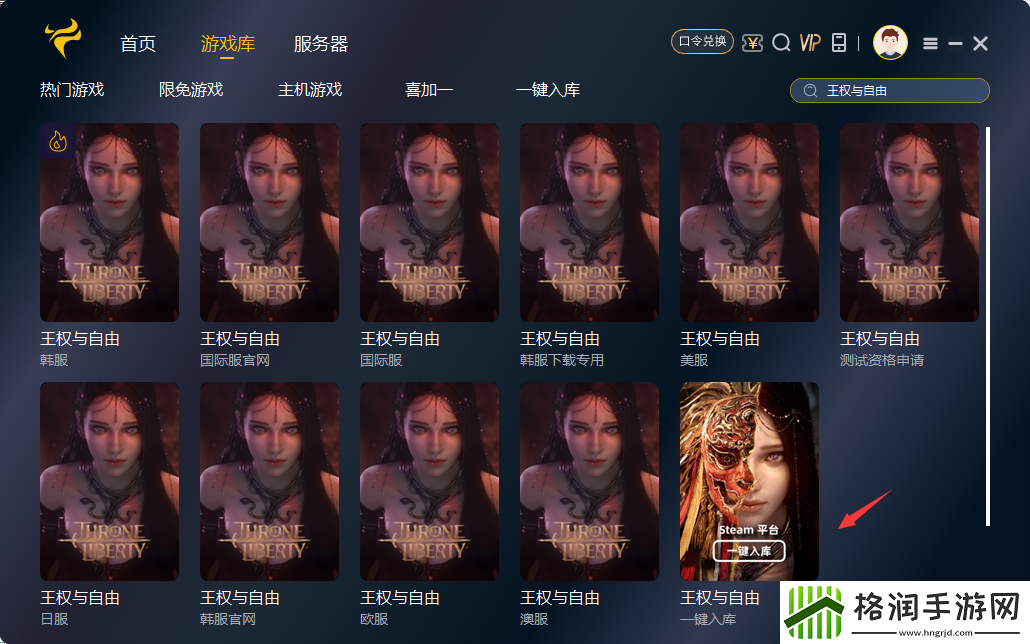This screenshot has height=644, width=1030.
Task: Choose the 王权与自由 国际服官网 tile
Action: (x=269, y=222)
